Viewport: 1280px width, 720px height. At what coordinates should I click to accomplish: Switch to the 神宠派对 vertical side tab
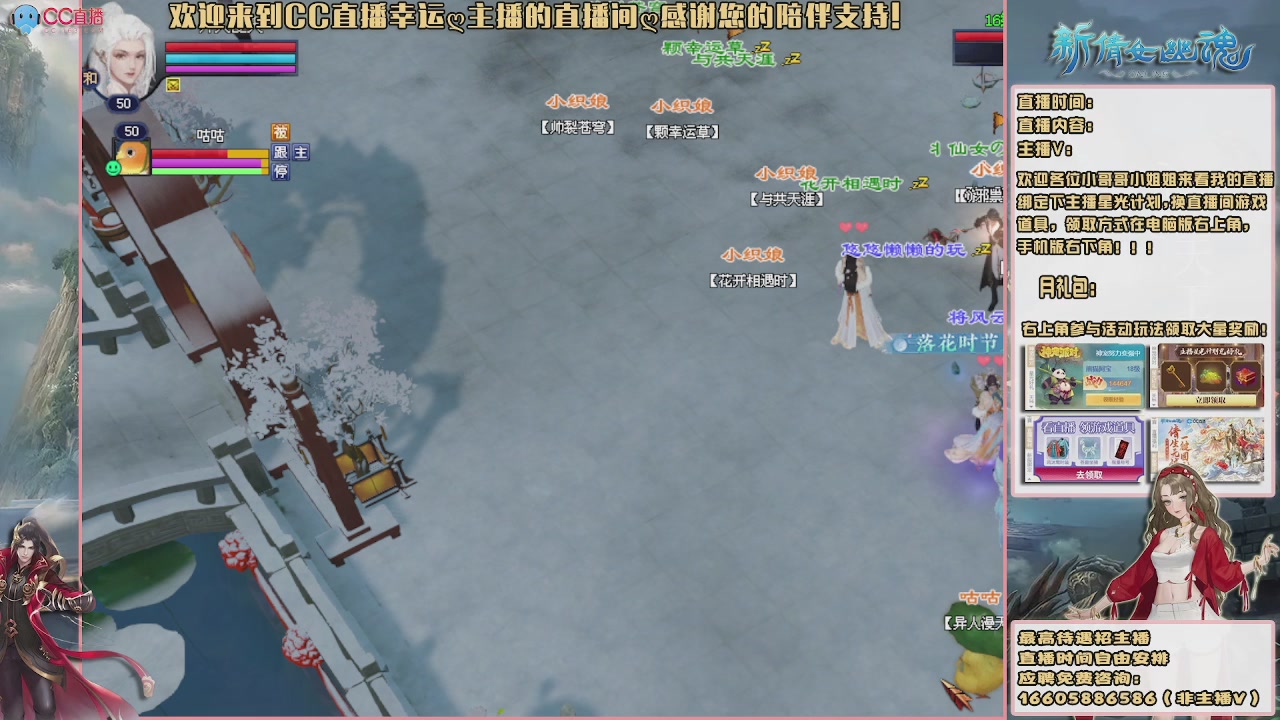point(1032,355)
